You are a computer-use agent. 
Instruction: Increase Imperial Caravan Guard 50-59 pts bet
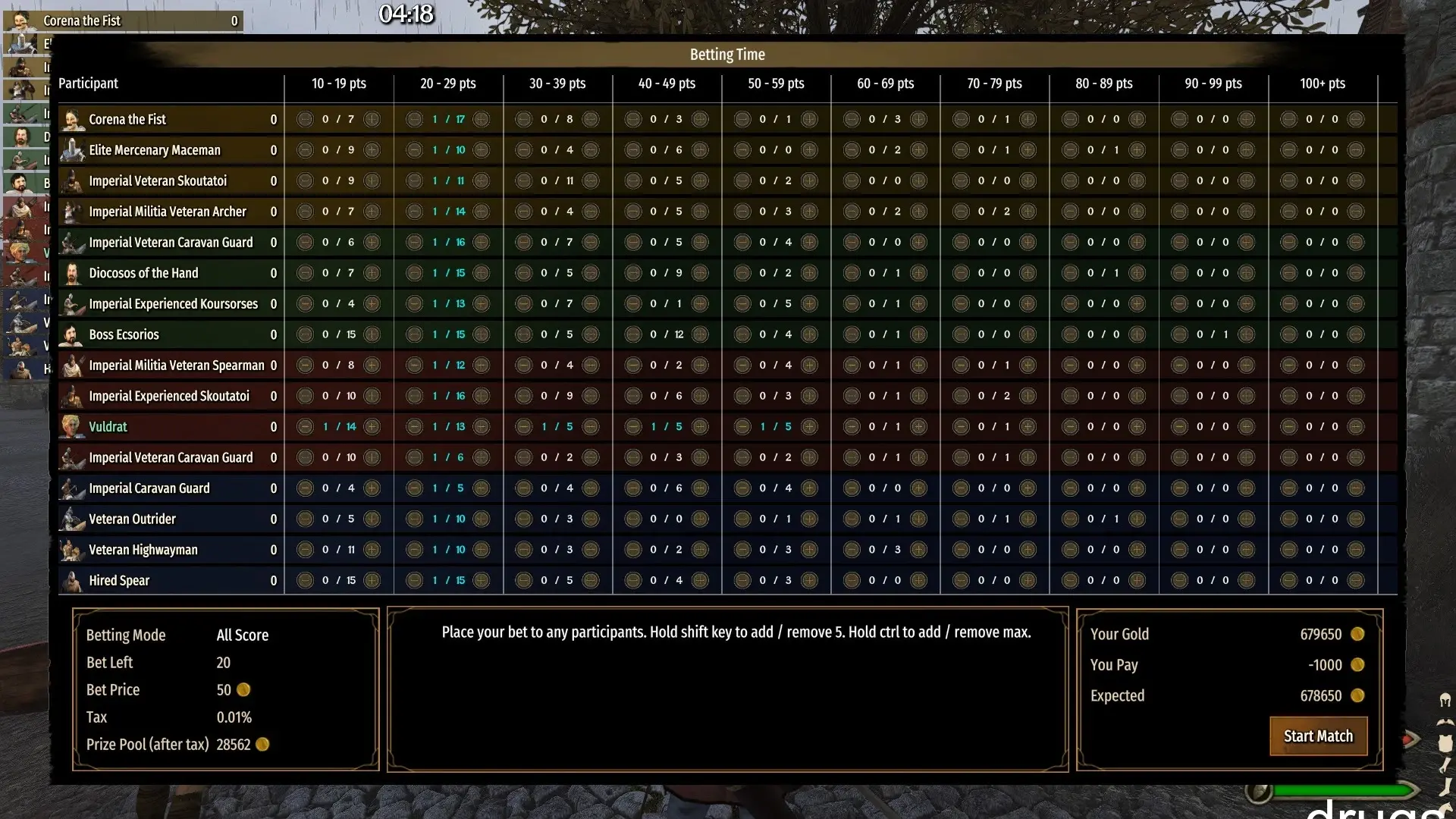point(809,488)
